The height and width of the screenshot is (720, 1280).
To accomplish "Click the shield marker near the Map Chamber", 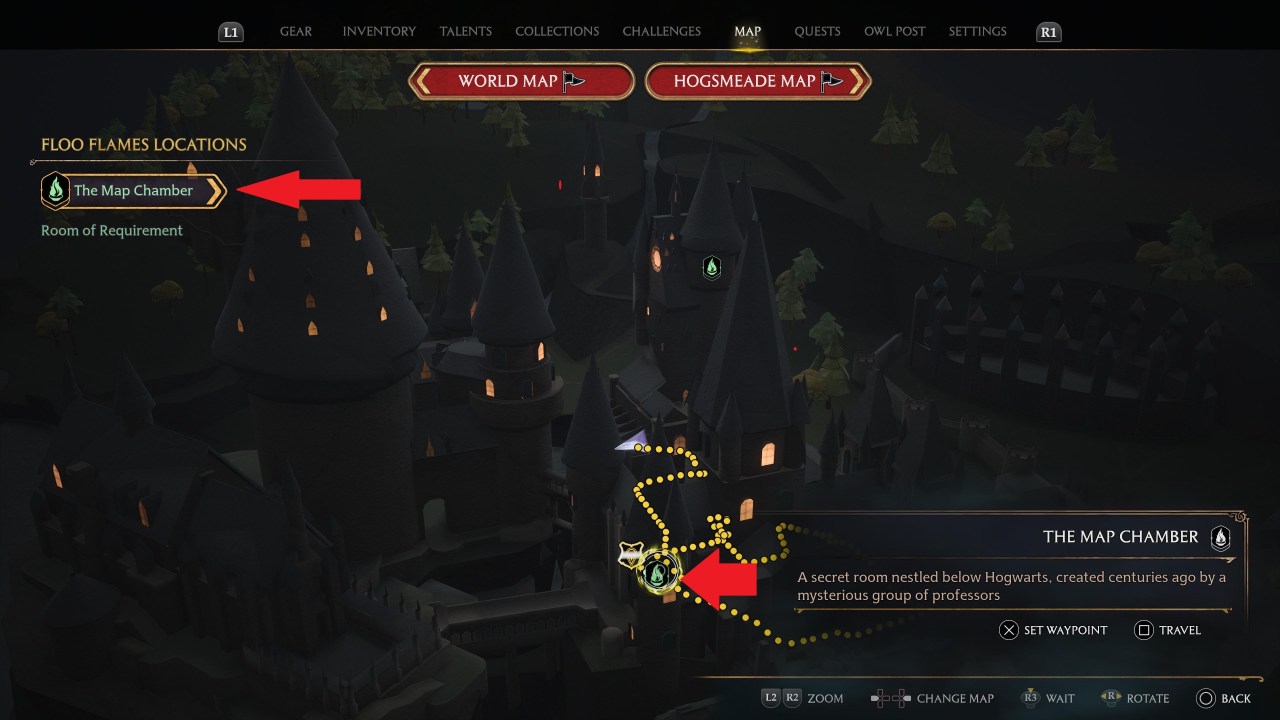I will 630,551.
